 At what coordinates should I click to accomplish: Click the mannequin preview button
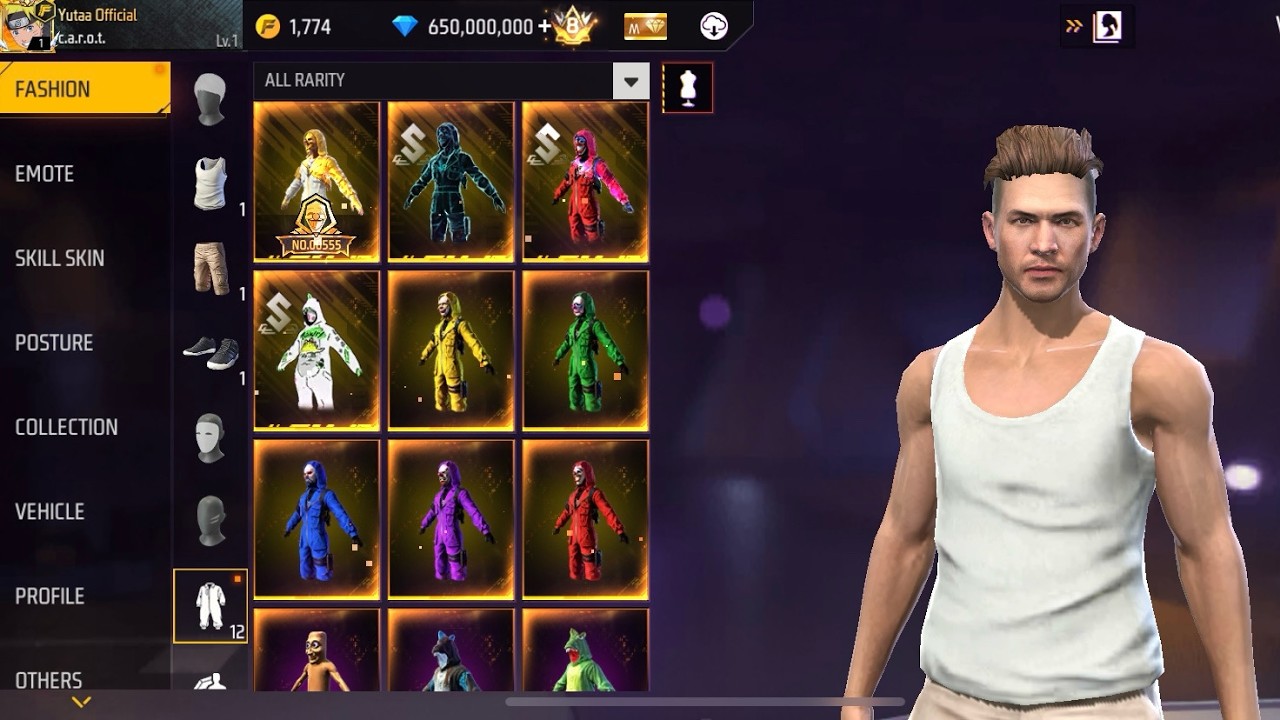(x=688, y=88)
